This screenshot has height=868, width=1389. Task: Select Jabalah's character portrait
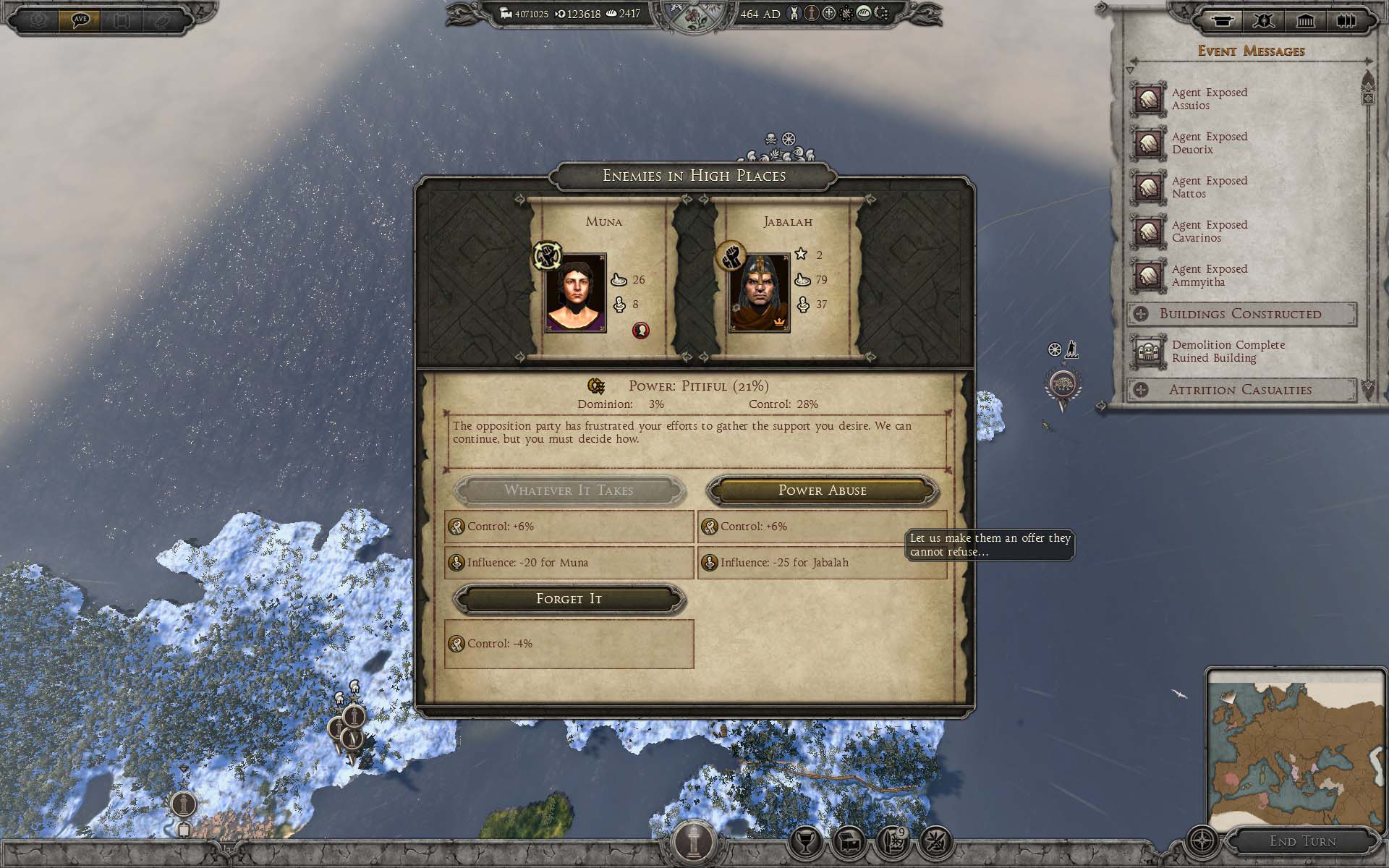[x=759, y=293]
